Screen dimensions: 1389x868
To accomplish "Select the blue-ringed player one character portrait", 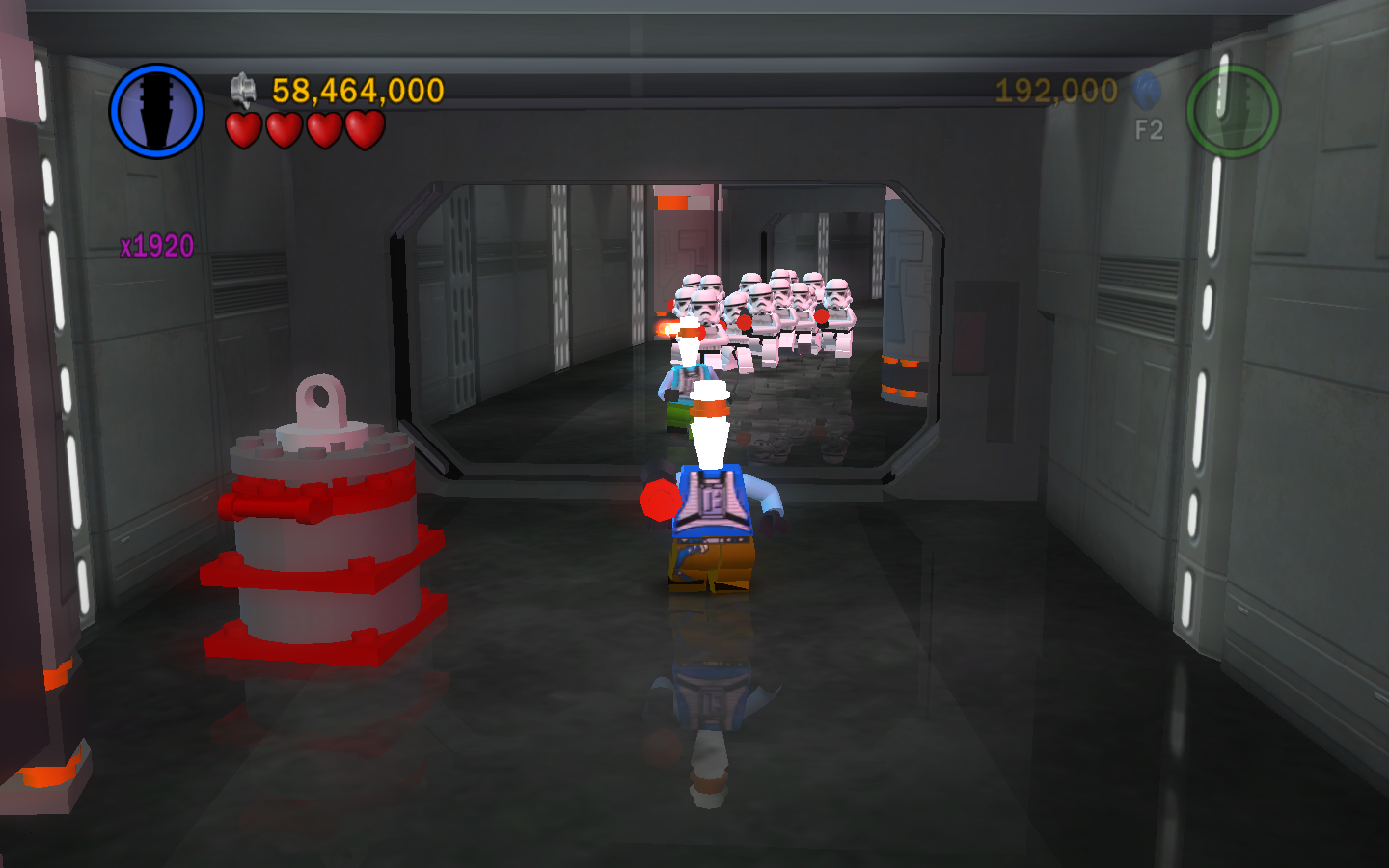I will coord(156,111).
